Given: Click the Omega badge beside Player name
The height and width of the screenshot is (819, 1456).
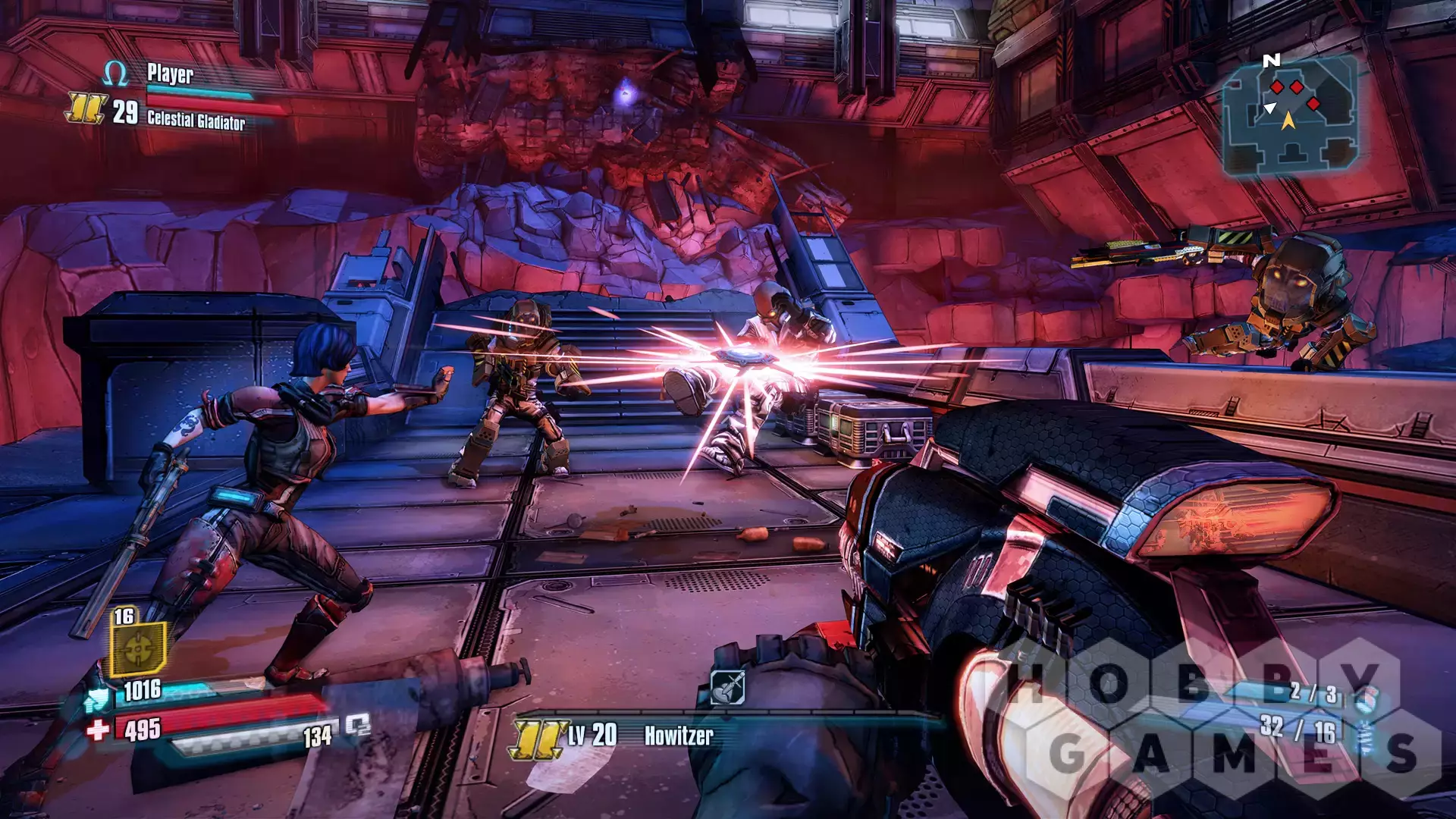Looking at the screenshot, I should click(115, 74).
